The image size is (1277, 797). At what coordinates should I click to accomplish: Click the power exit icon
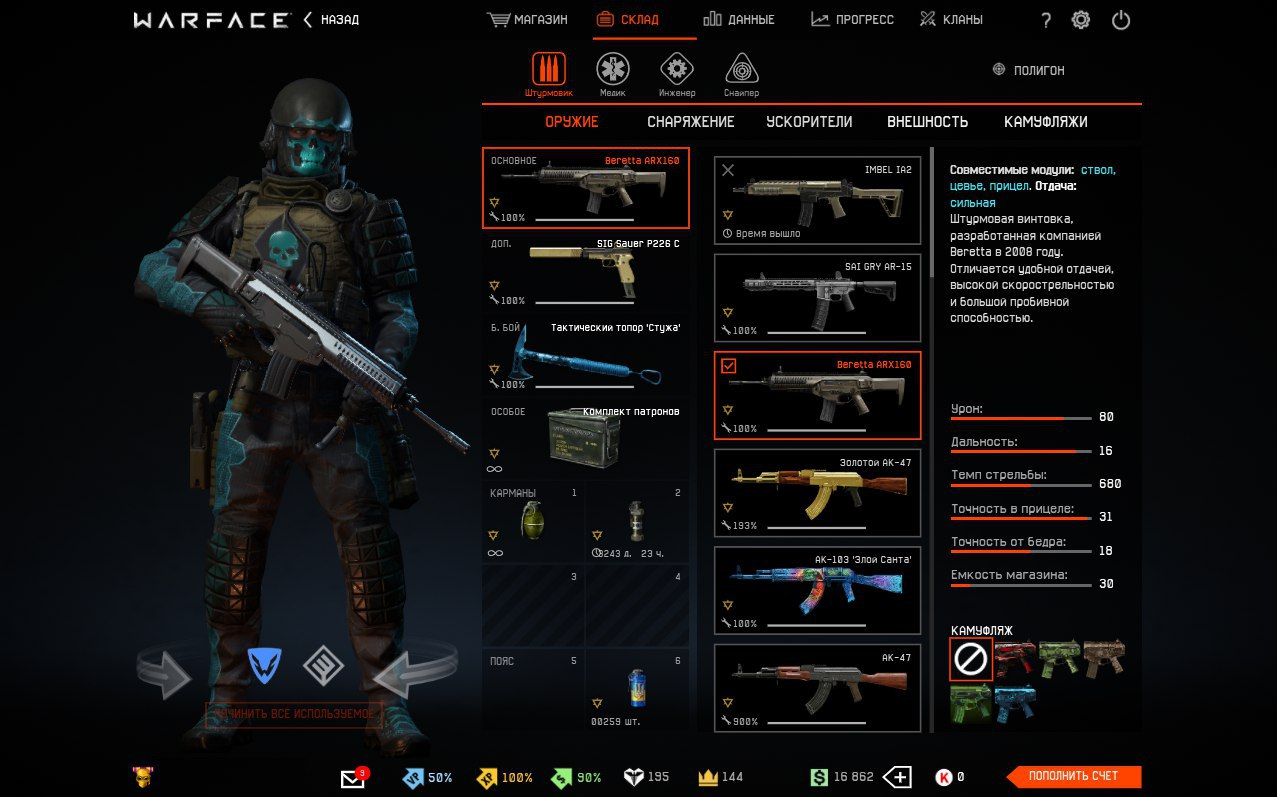1121,20
